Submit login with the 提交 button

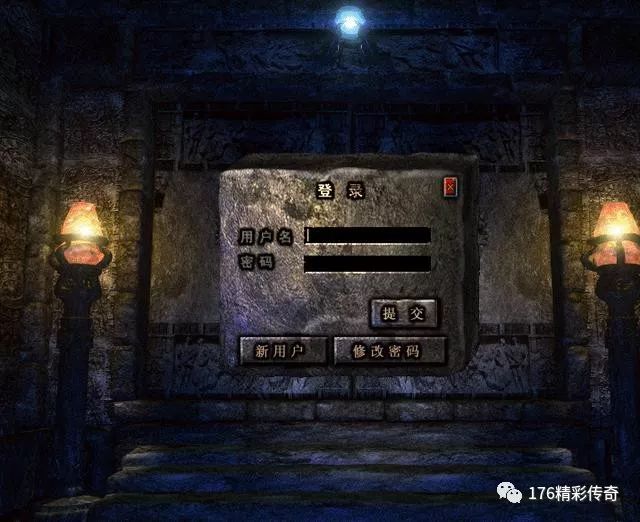pyautogui.click(x=404, y=313)
